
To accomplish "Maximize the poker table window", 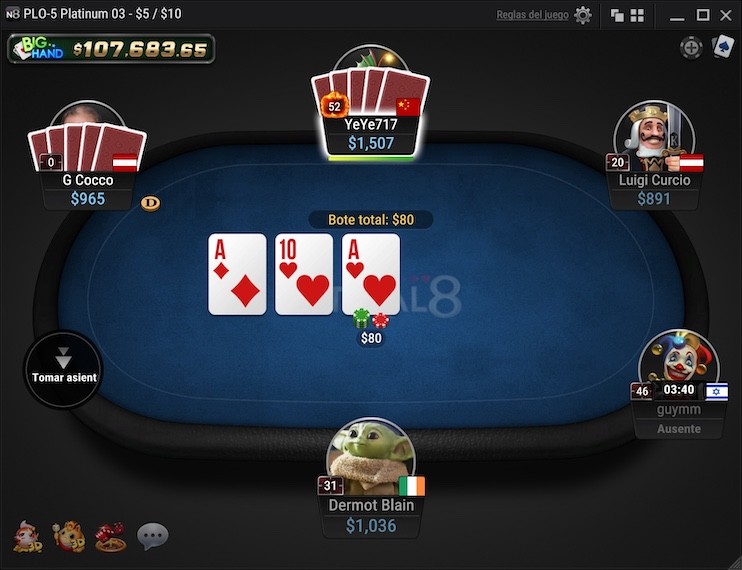I will click(703, 15).
